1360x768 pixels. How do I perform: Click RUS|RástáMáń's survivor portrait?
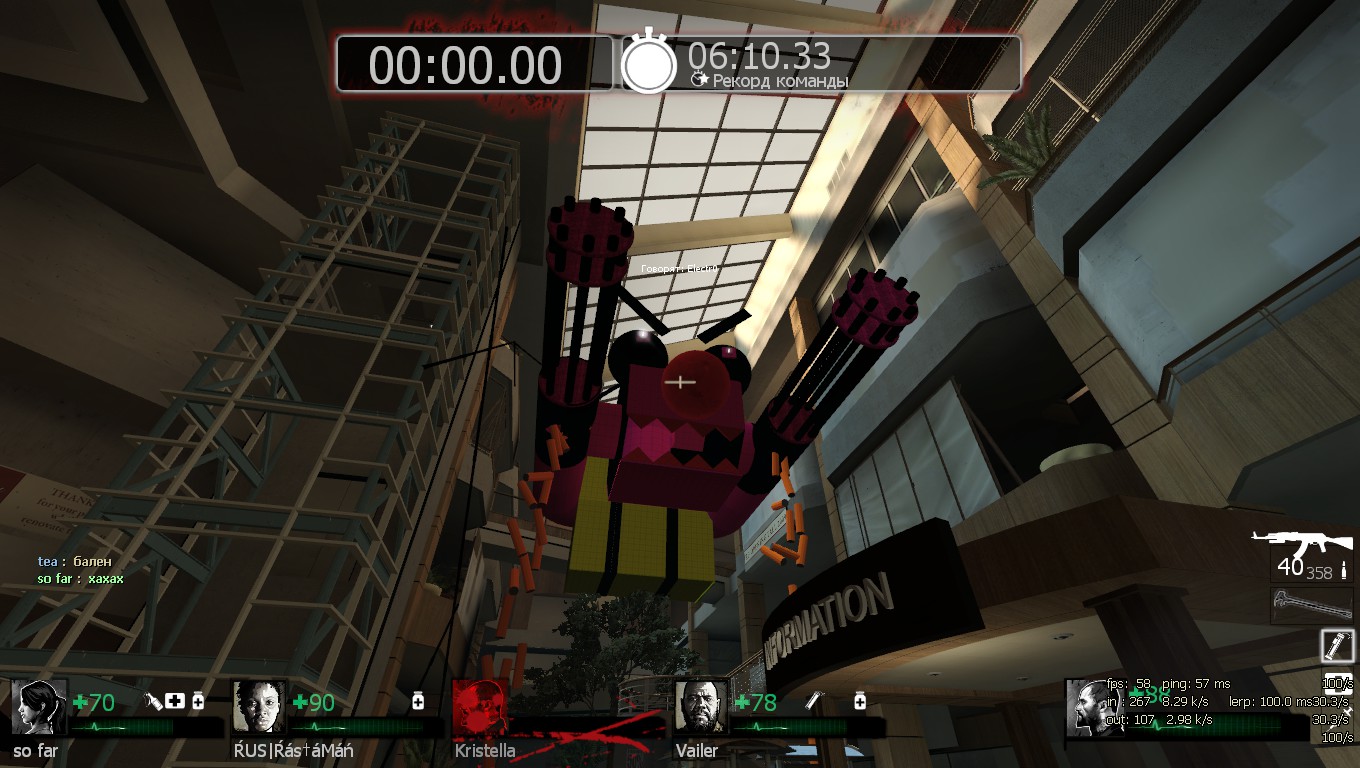pyautogui.click(x=259, y=707)
